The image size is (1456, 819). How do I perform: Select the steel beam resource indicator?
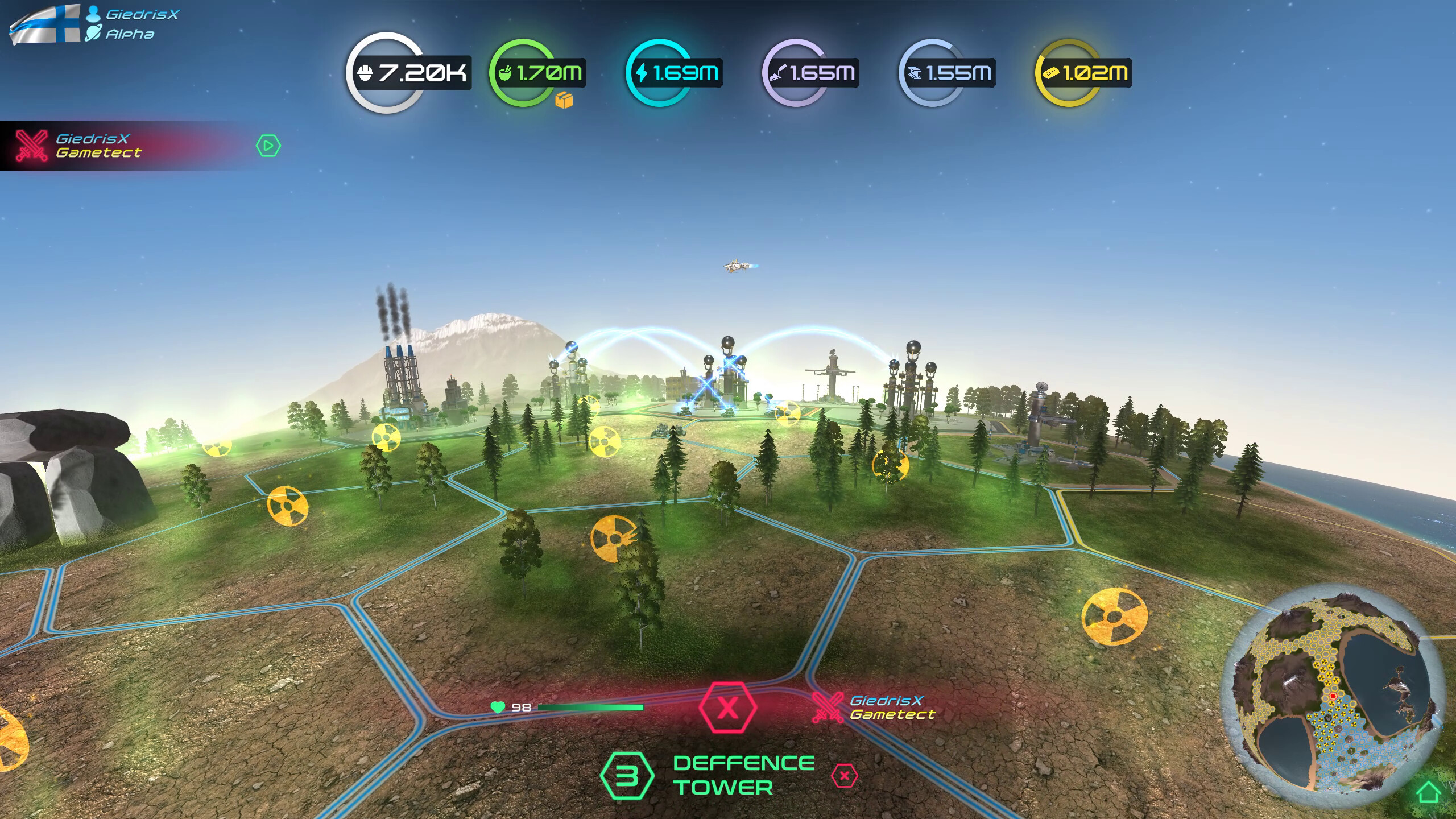tap(915, 72)
